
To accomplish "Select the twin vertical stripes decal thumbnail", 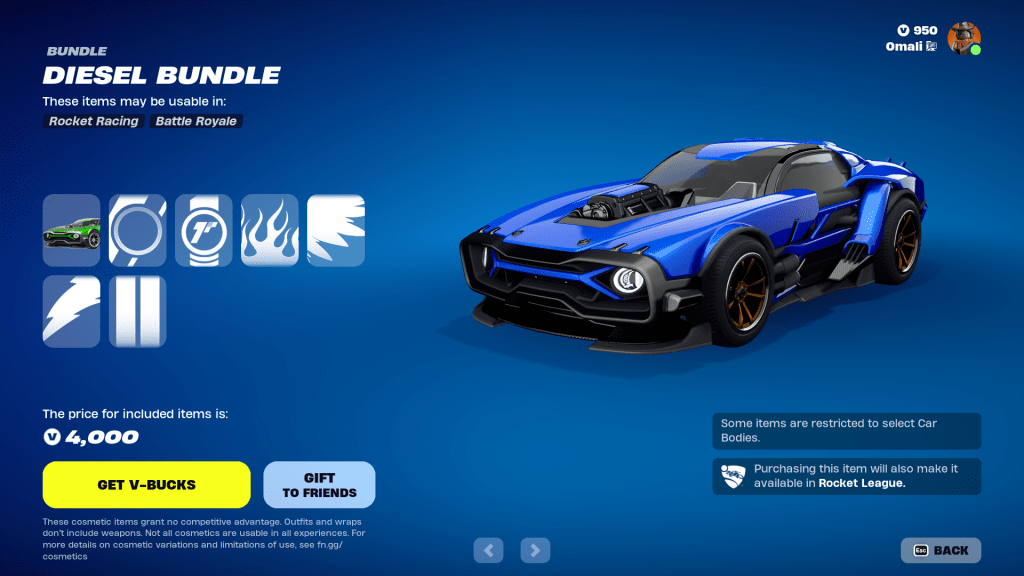I will click(x=137, y=312).
